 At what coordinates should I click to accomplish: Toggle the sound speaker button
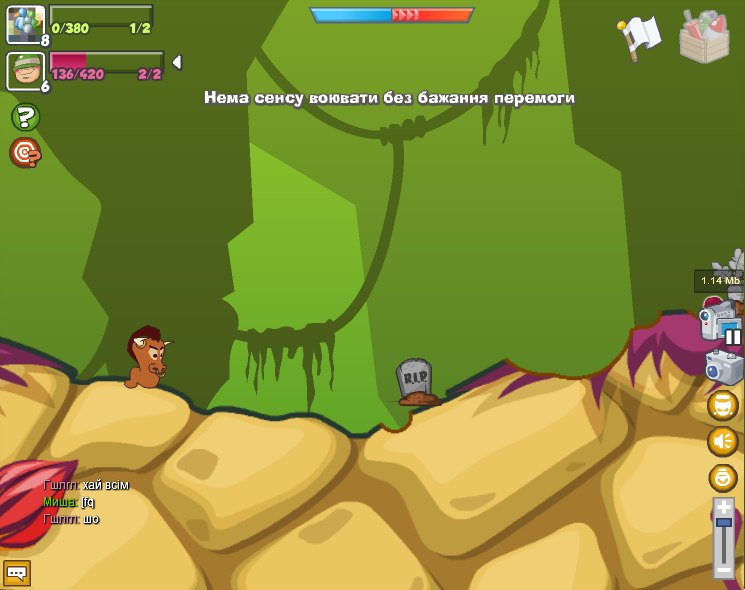click(x=723, y=441)
